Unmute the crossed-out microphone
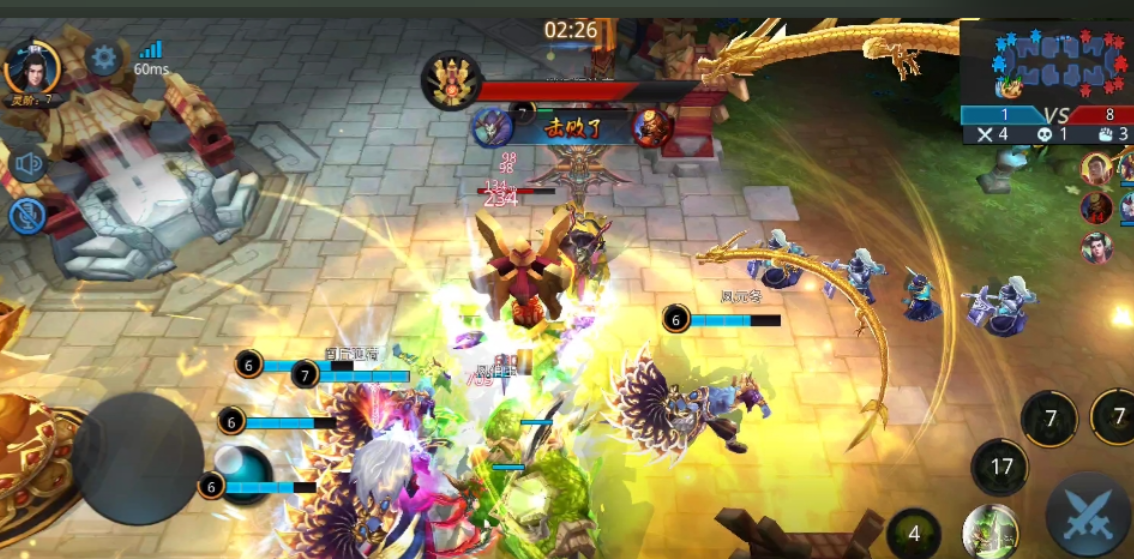 tap(27, 216)
